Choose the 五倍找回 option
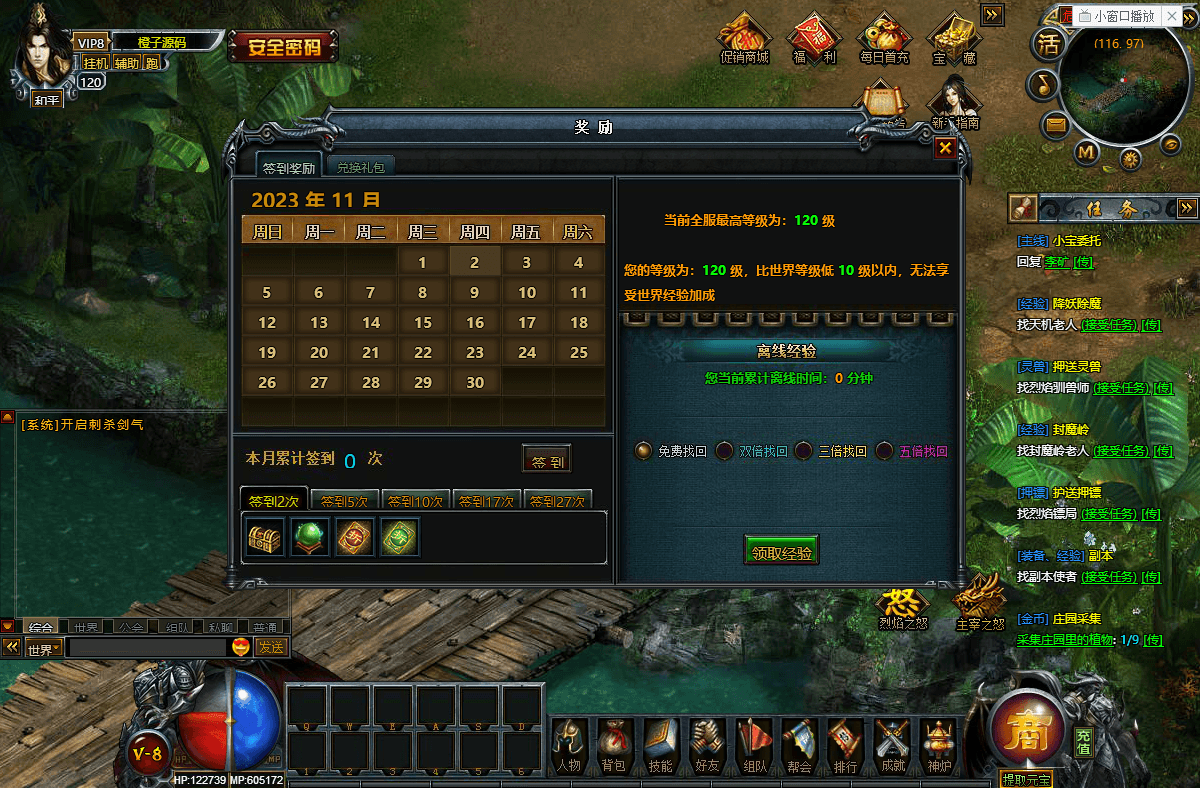The image size is (1200, 788). click(884, 451)
